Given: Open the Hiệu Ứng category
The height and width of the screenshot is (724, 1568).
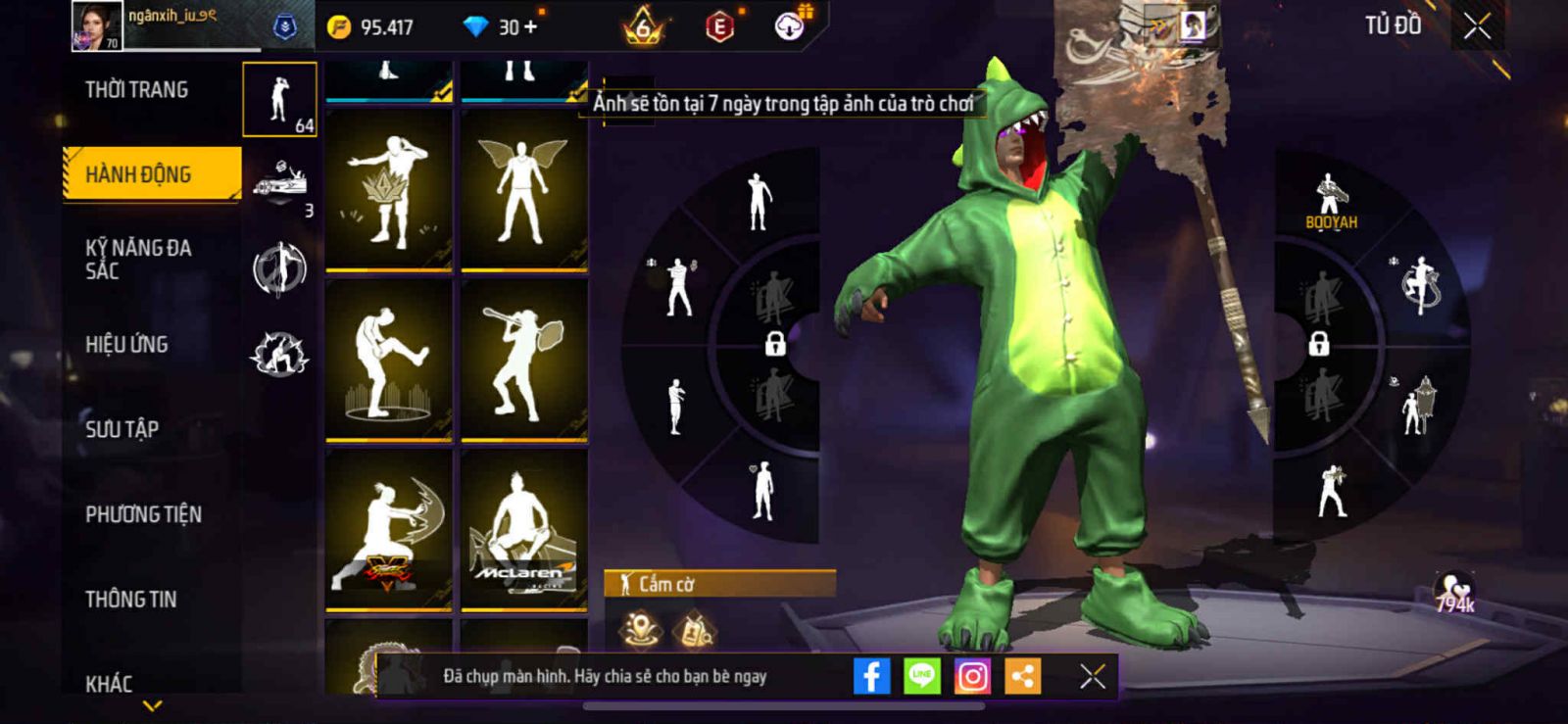Looking at the screenshot, I should coord(127,345).
